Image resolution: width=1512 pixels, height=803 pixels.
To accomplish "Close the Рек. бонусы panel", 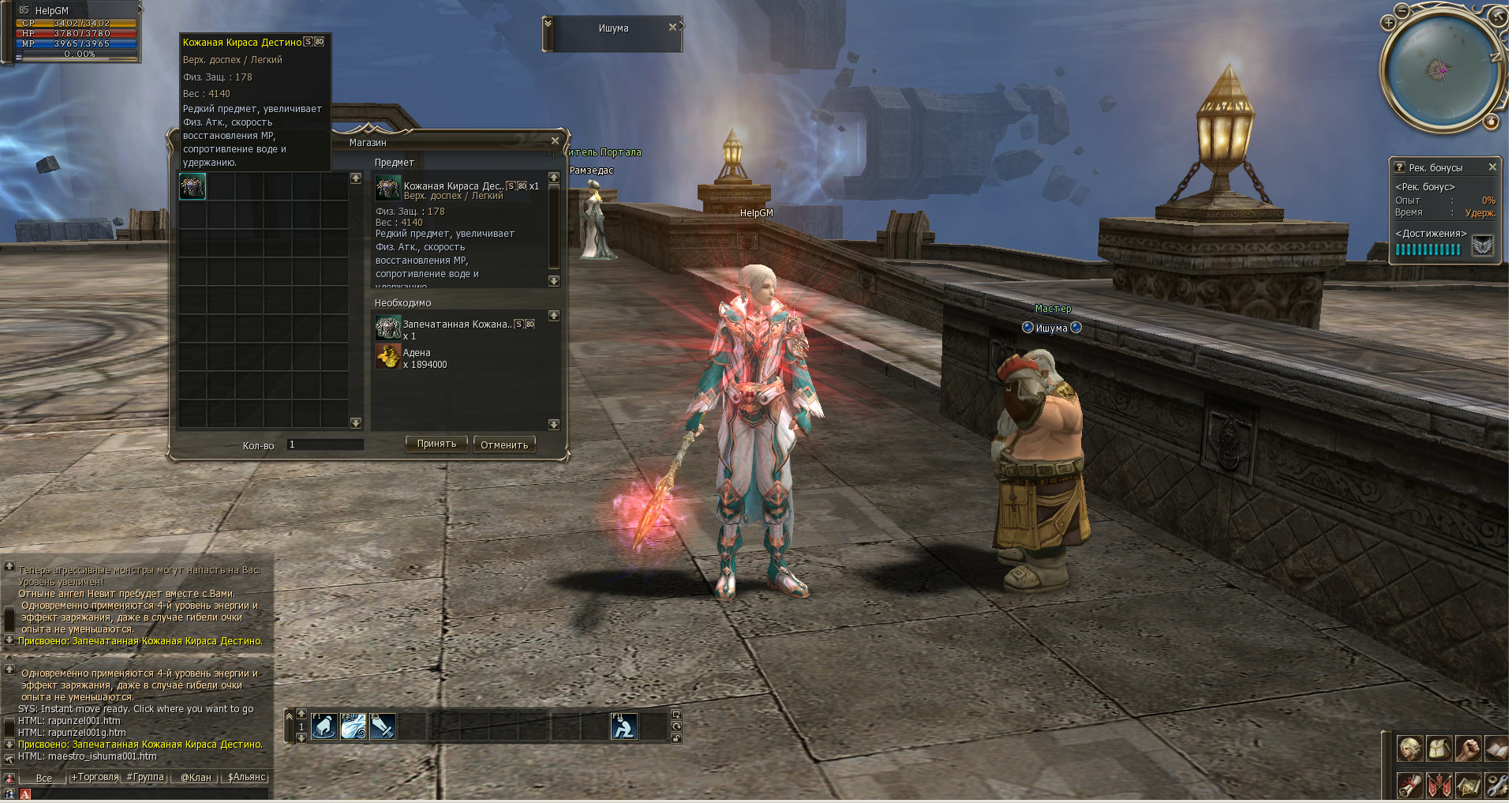I will click(x=1492, y=167).
